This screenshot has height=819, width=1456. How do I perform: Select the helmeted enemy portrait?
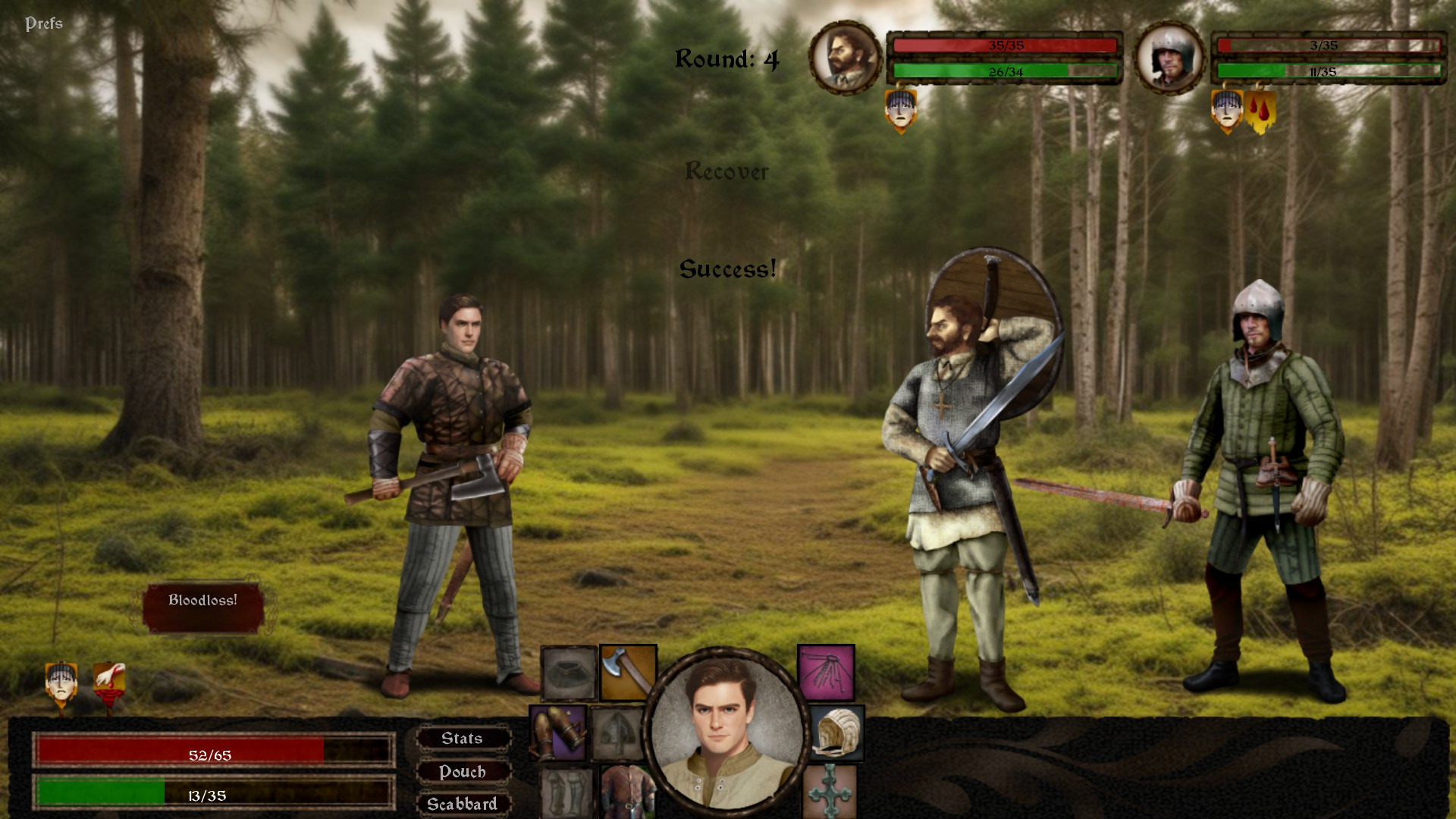[x=1169, y=58]
